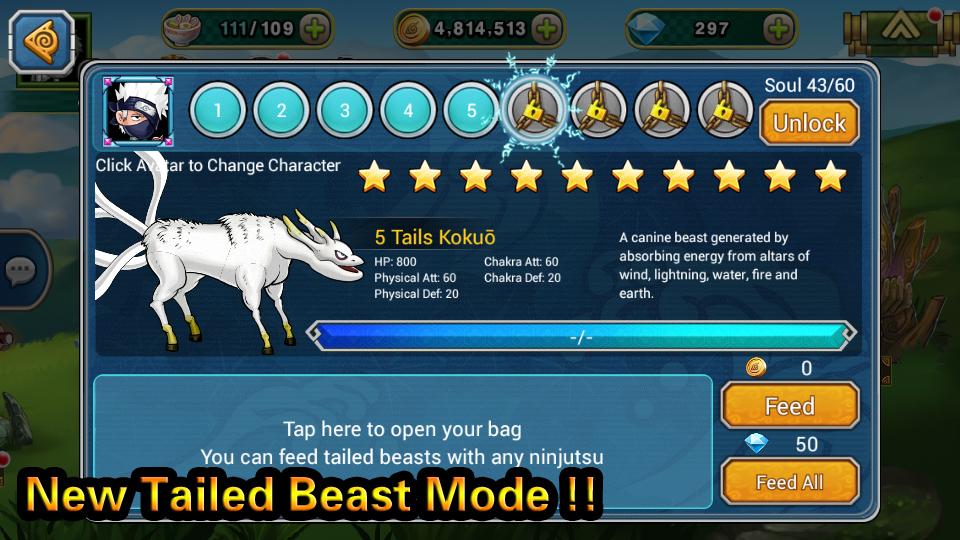This screenshot has height=540, width=960.
Task: Go back with the orange spiral button
Action: coord(41,41)
